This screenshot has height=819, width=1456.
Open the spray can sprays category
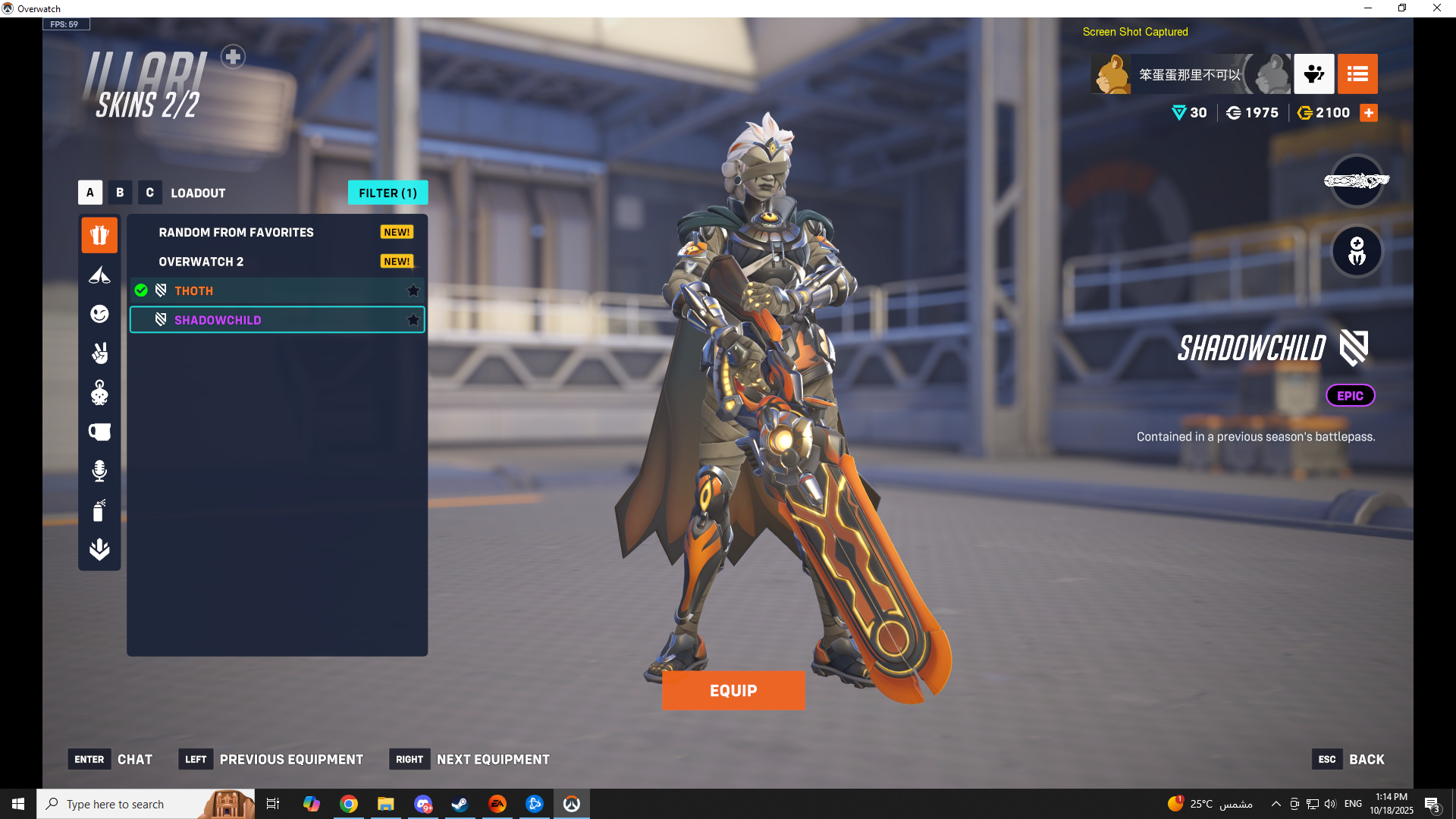click(99, 510)
